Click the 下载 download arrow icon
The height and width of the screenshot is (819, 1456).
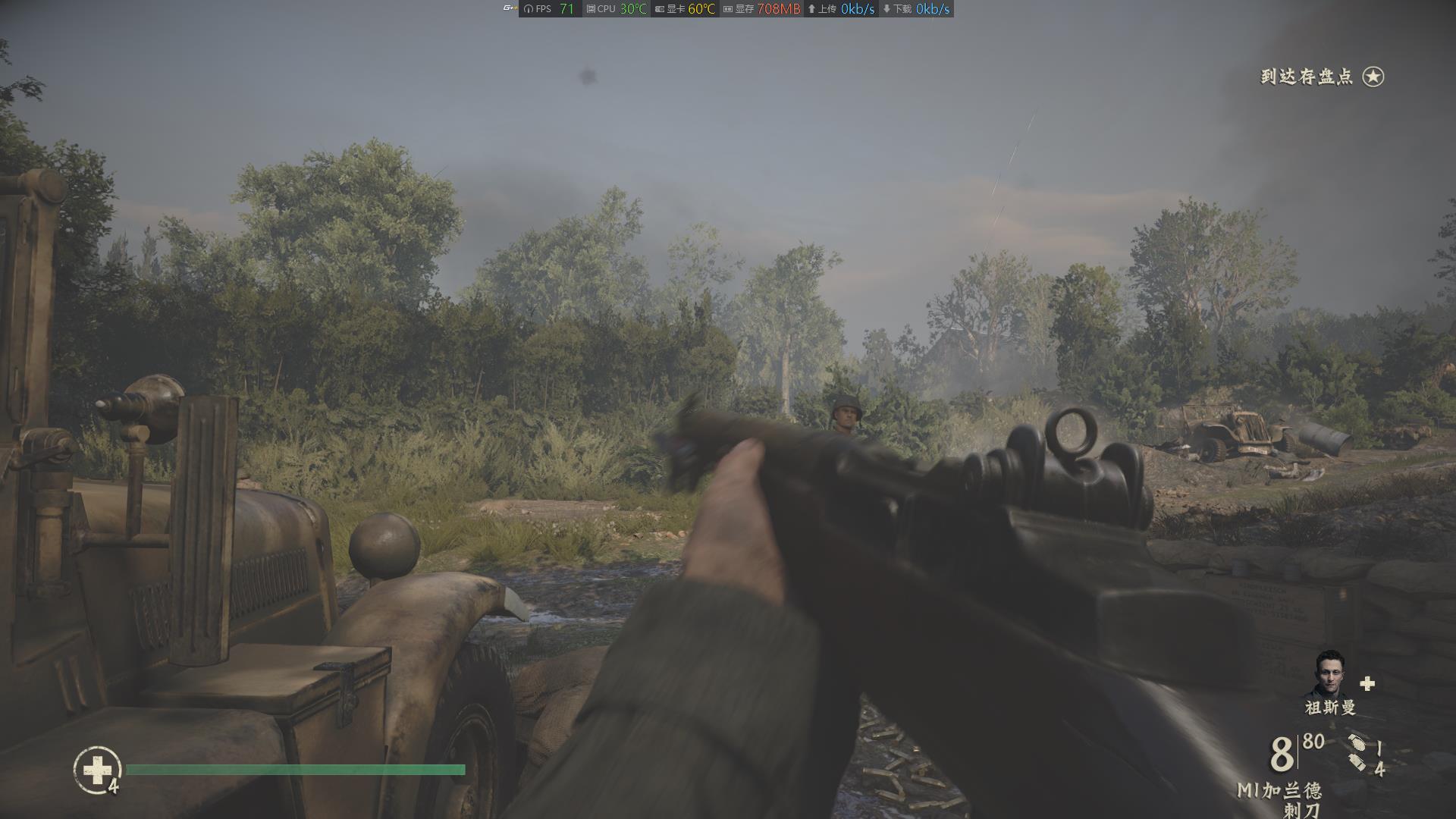click(886, 9)
